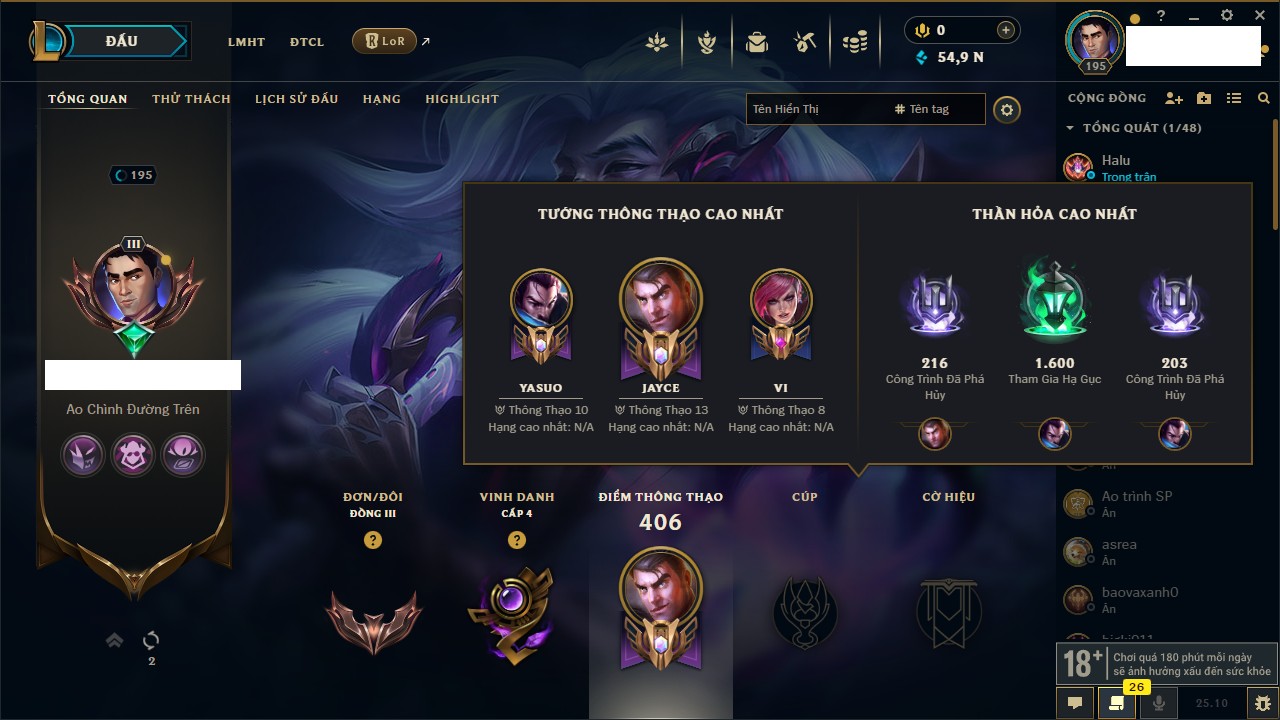Image resolution: width=1280 pixels, height=720 pixels.
Task: Switch to the THỬ THÁCH tab
Action: tap(191, 99)
